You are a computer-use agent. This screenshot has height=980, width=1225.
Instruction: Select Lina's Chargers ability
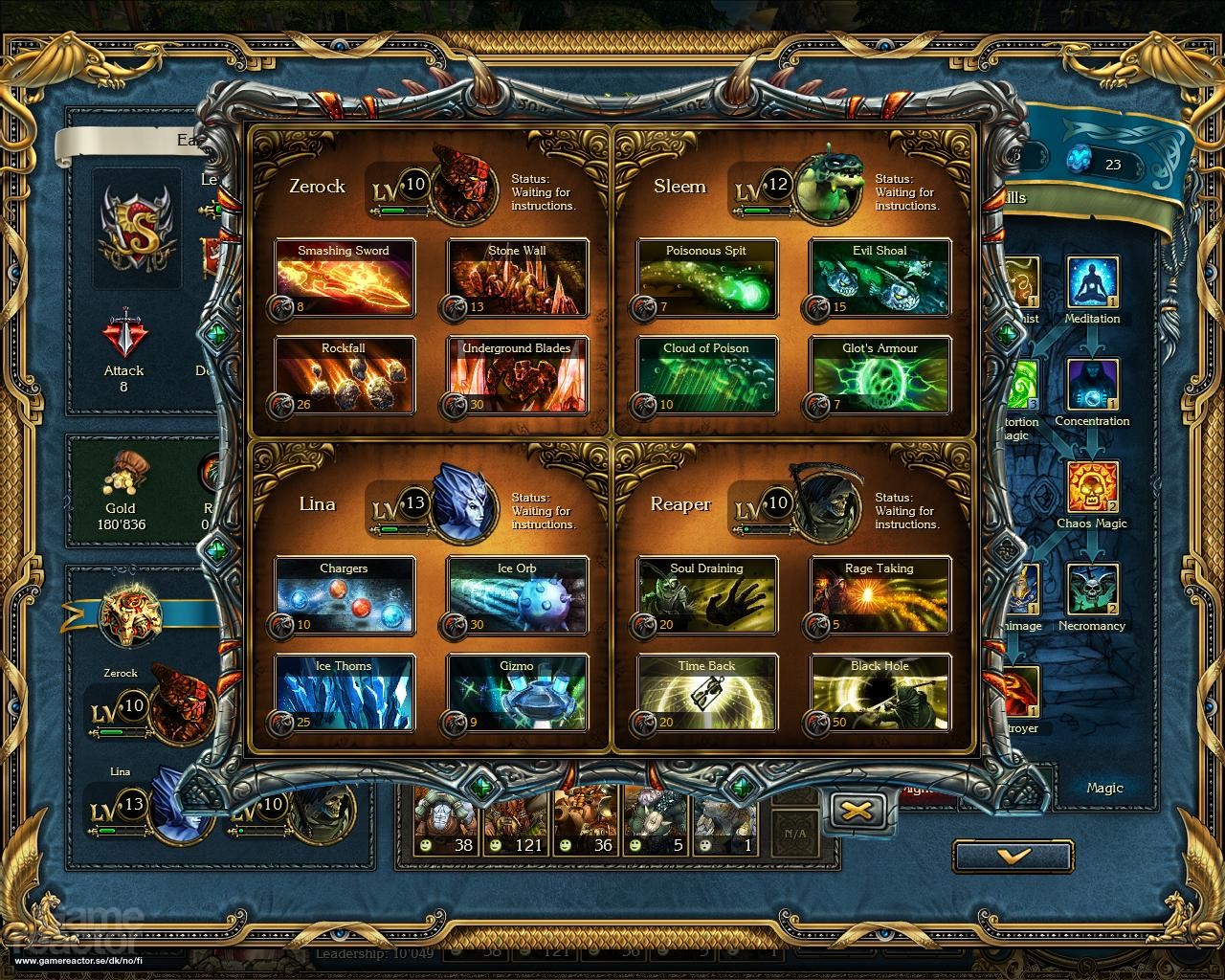[345, 596]
